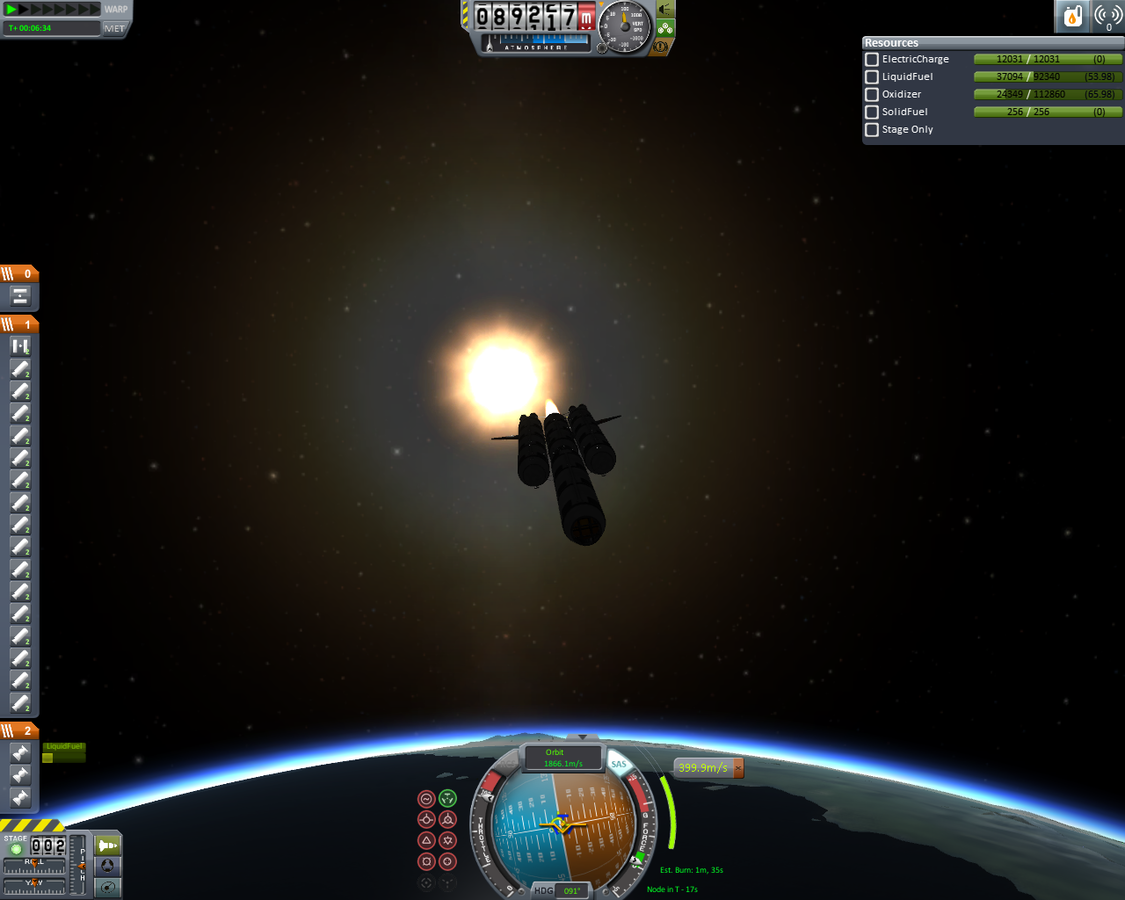
Task: Click the MET mission time mode button
Action: (x=115, y=28)
